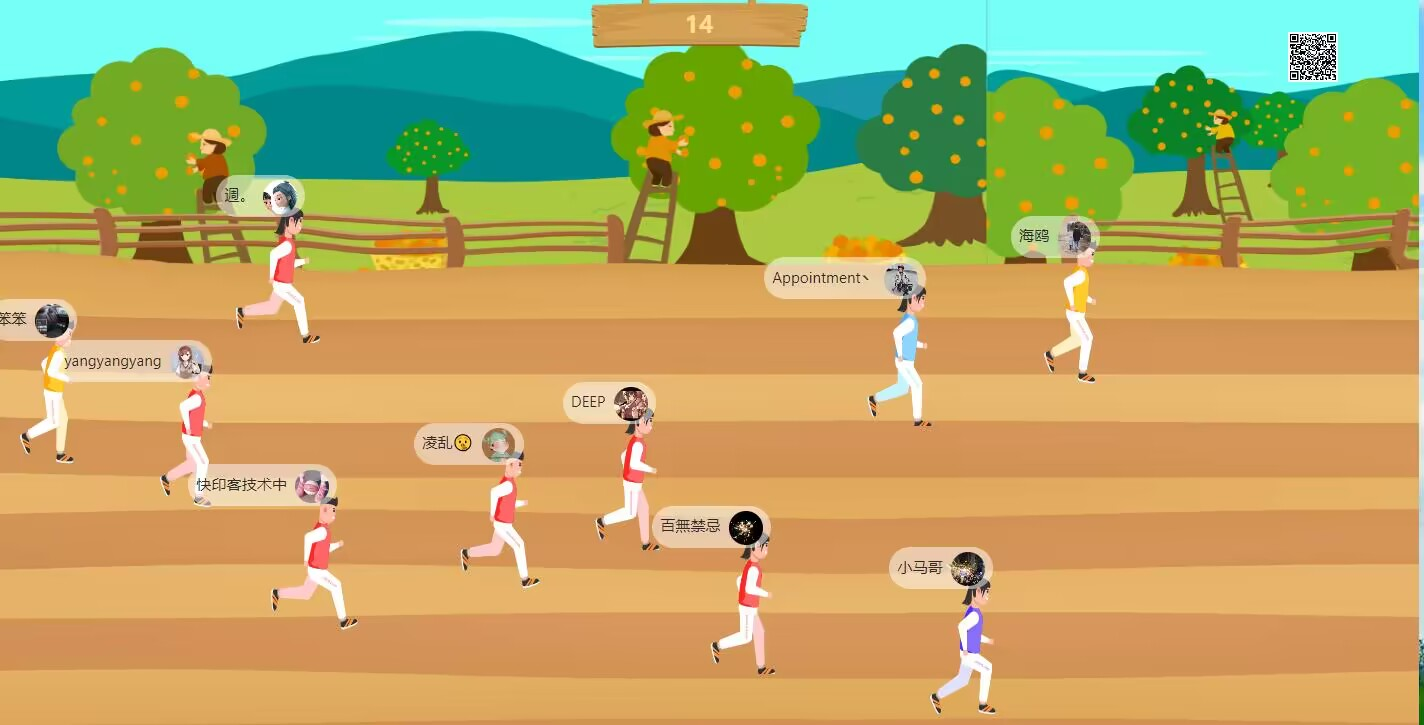
Task: Choose the DEEP player name tag
Action: click(609, 402)
